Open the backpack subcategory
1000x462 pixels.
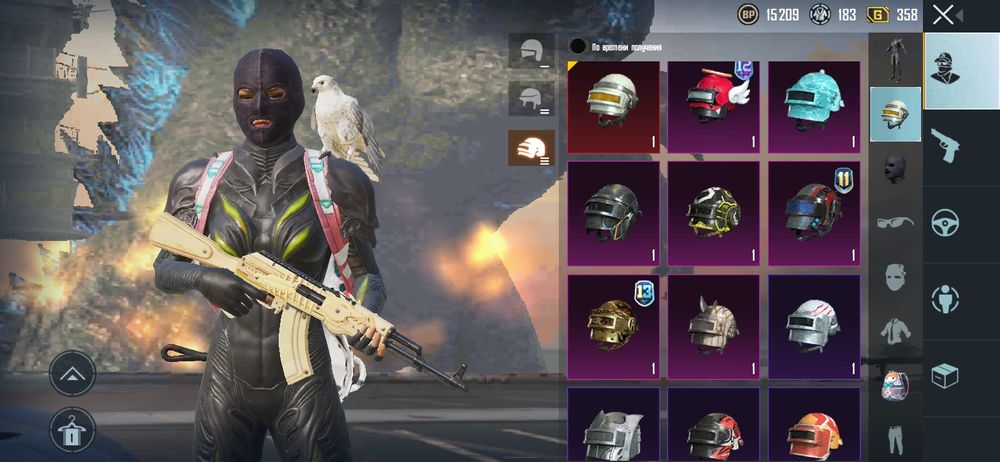tap(895, 385)
